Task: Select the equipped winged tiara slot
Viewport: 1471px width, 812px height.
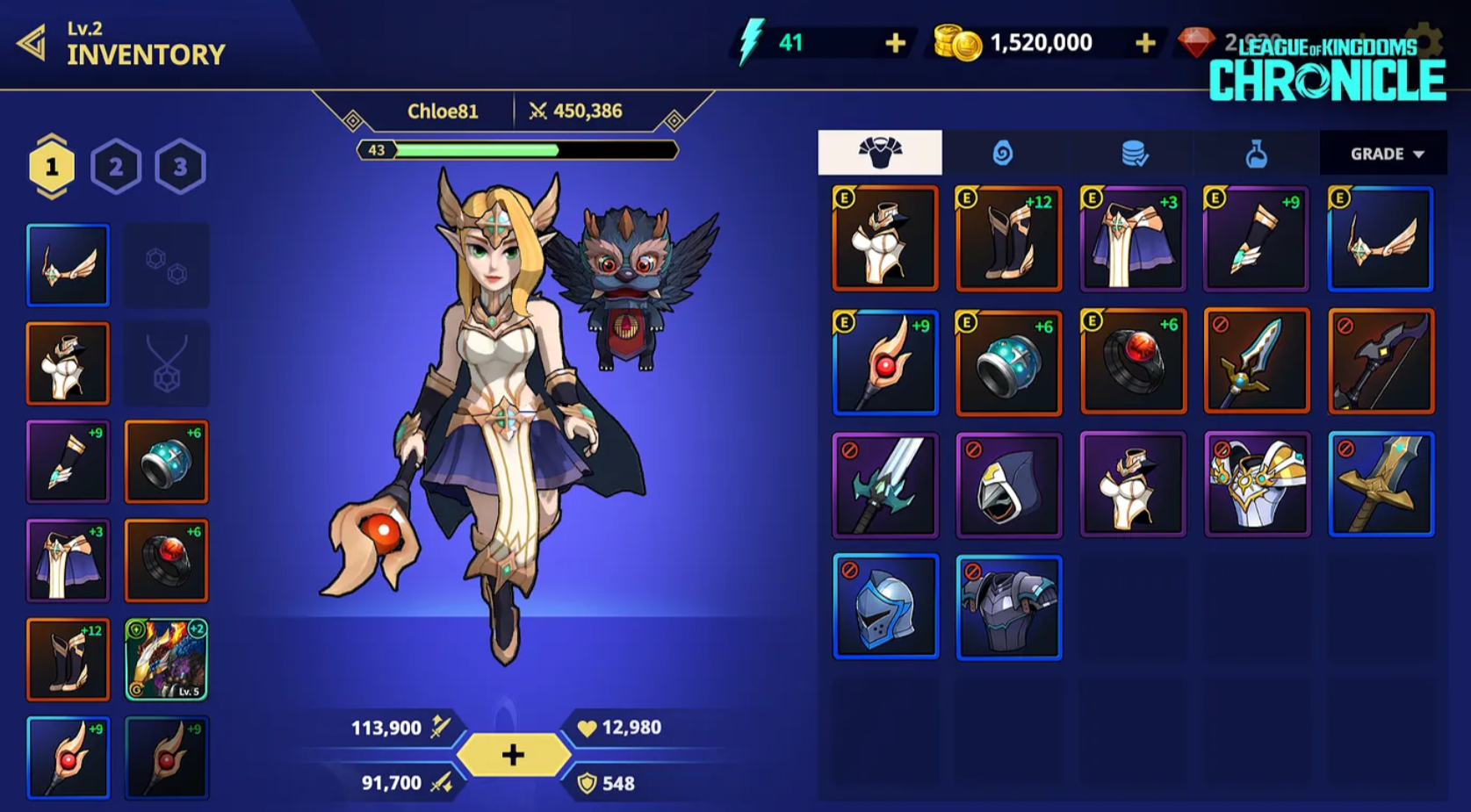Action: tap(68, 265)
